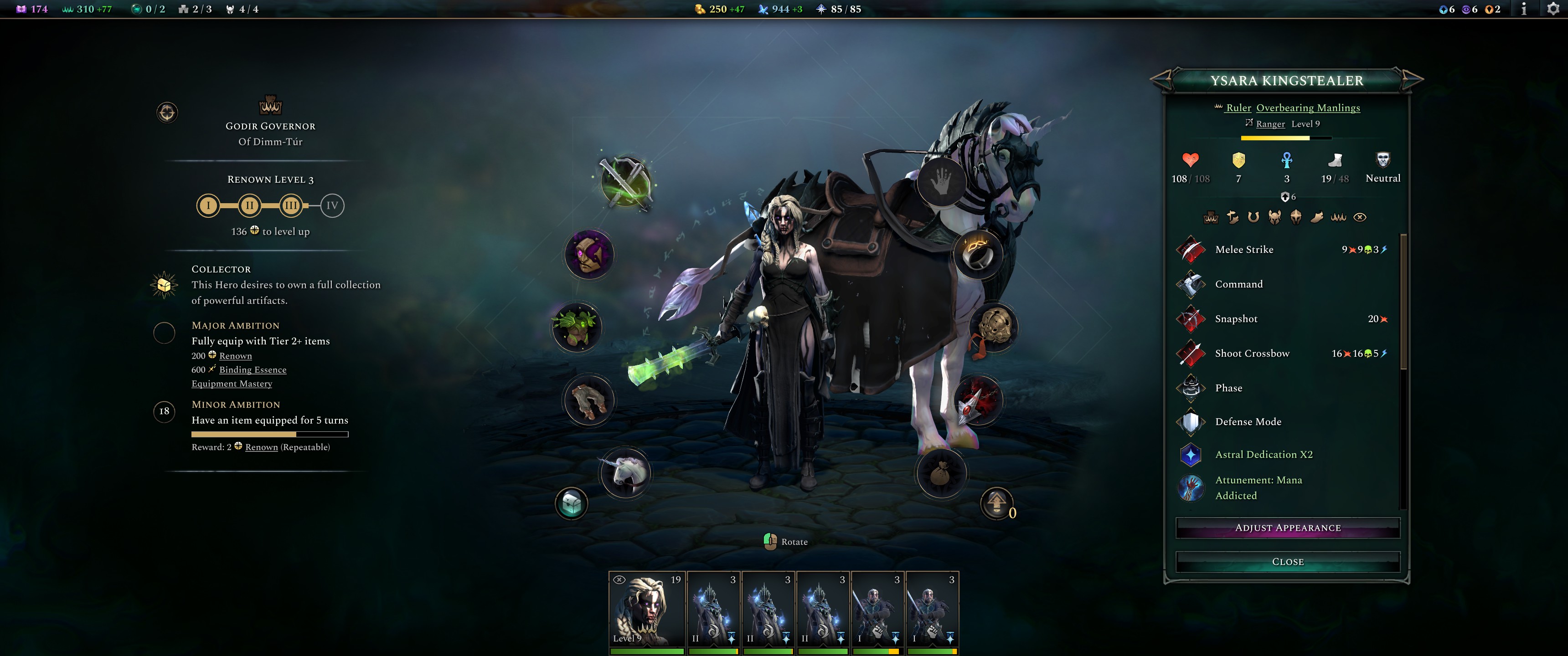The width and height of the screenshot is (1568, 656).
Task: Select the Melee Strike ability icon
Action: point(1191,250)
